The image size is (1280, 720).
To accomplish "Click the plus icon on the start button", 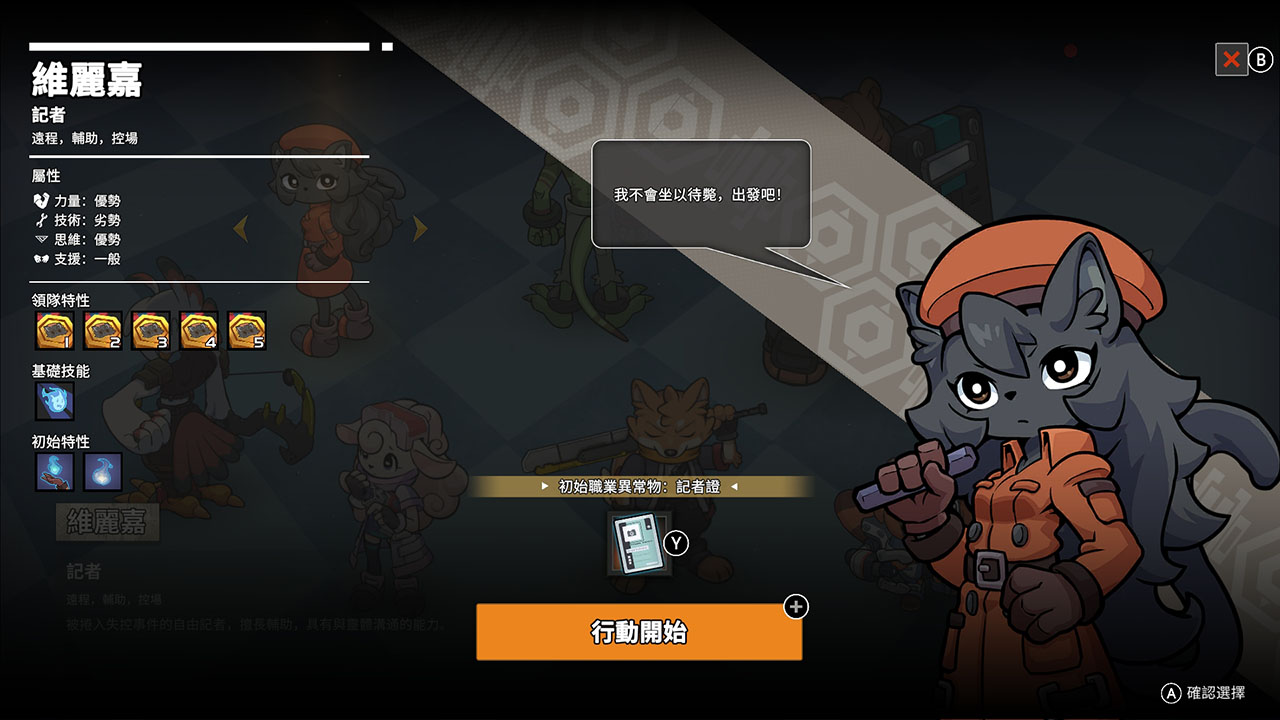I will click(796, 607).
